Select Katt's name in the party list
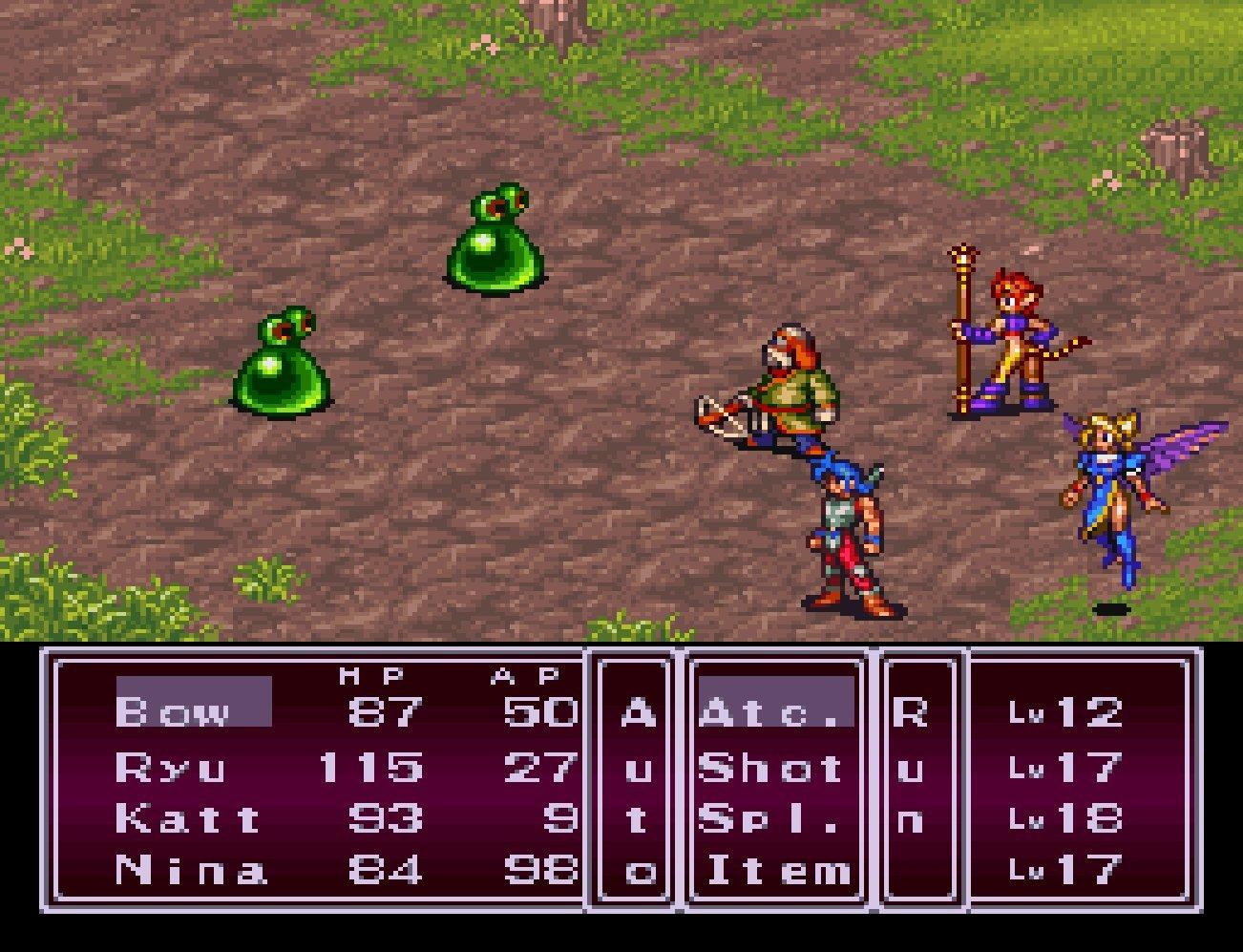This screenshot has height=952, width=1243. (186, 819)
